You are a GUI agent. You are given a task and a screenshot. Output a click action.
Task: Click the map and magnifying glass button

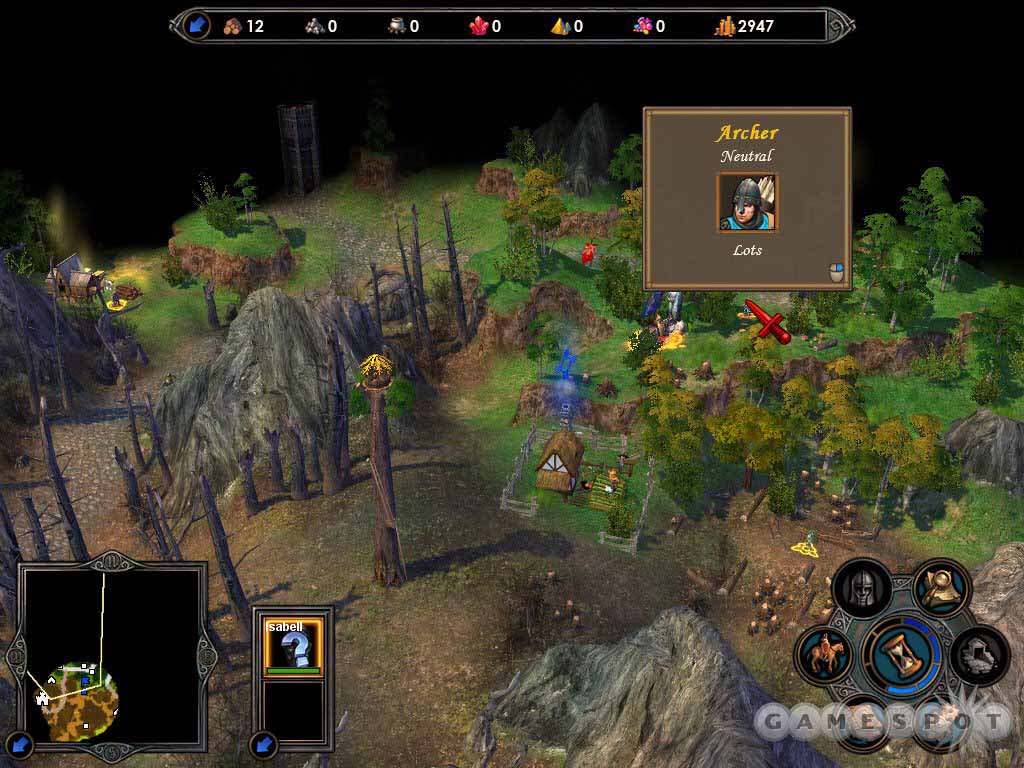[x=941, y=588]
